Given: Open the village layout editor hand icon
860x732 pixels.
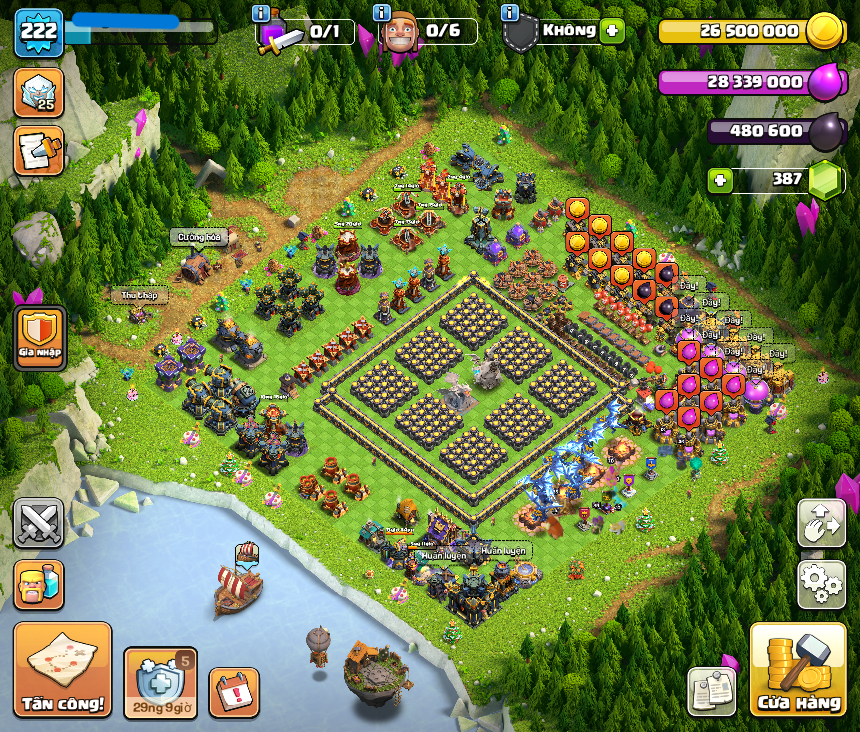Looking at the screenshot, I should click(821, 523).
